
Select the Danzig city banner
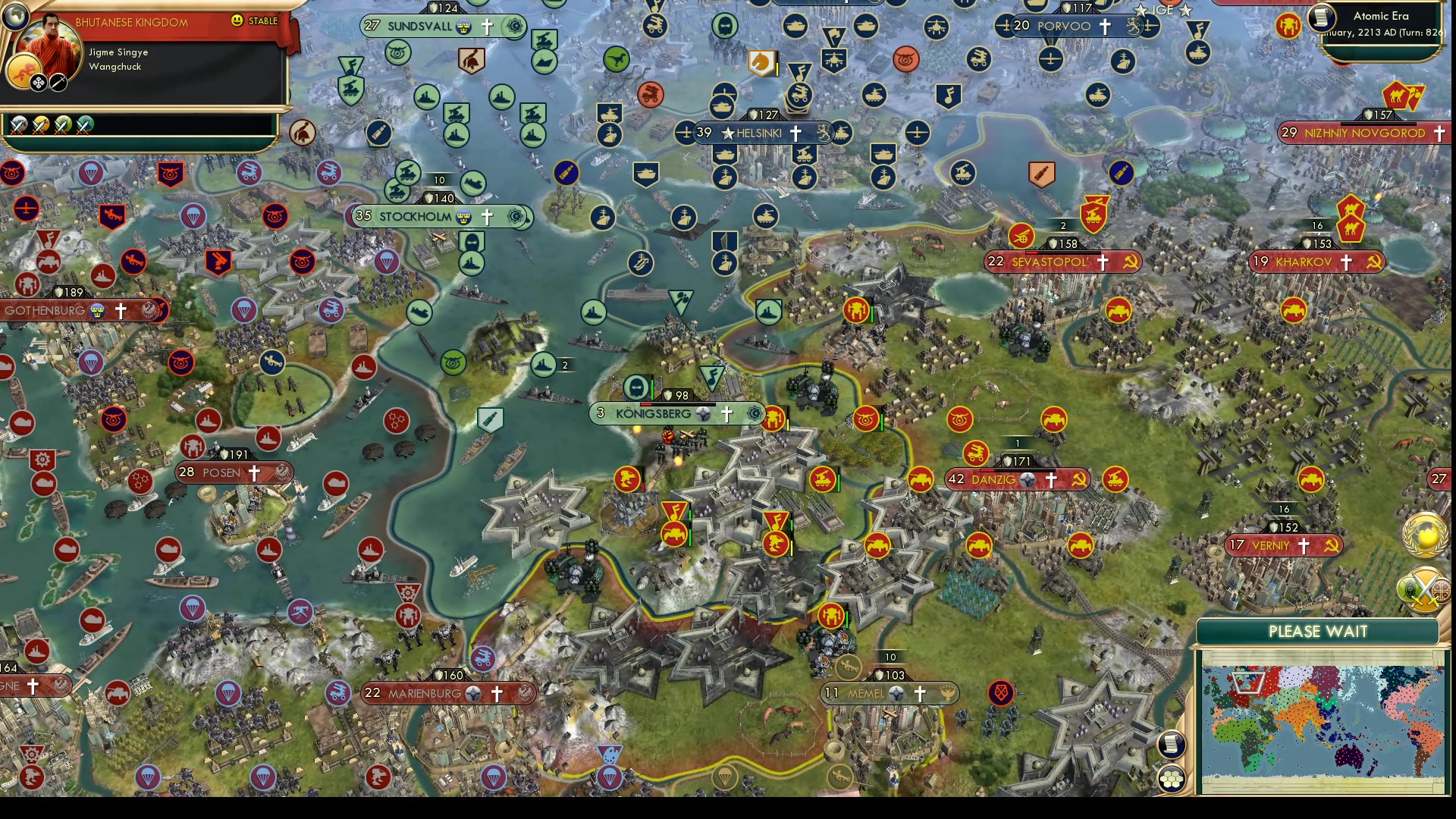click(x=1016, y=479)
